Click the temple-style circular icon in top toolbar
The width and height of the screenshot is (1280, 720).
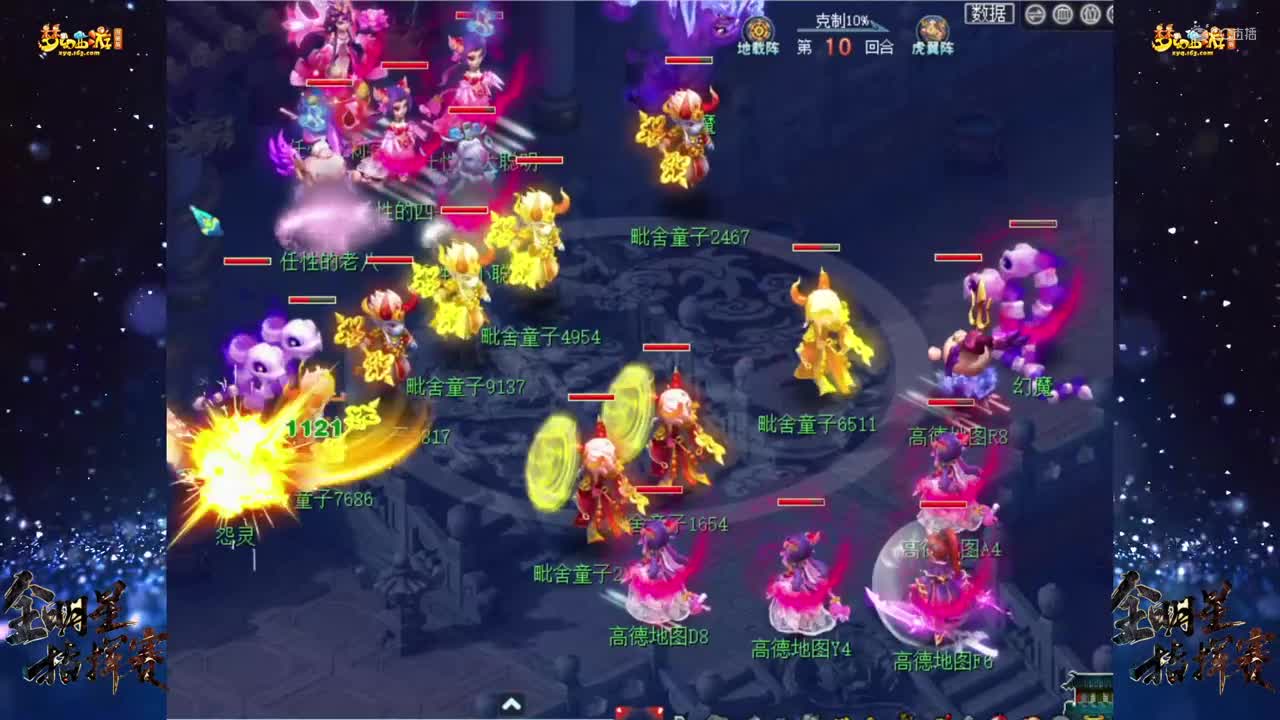click(1063, 13)
